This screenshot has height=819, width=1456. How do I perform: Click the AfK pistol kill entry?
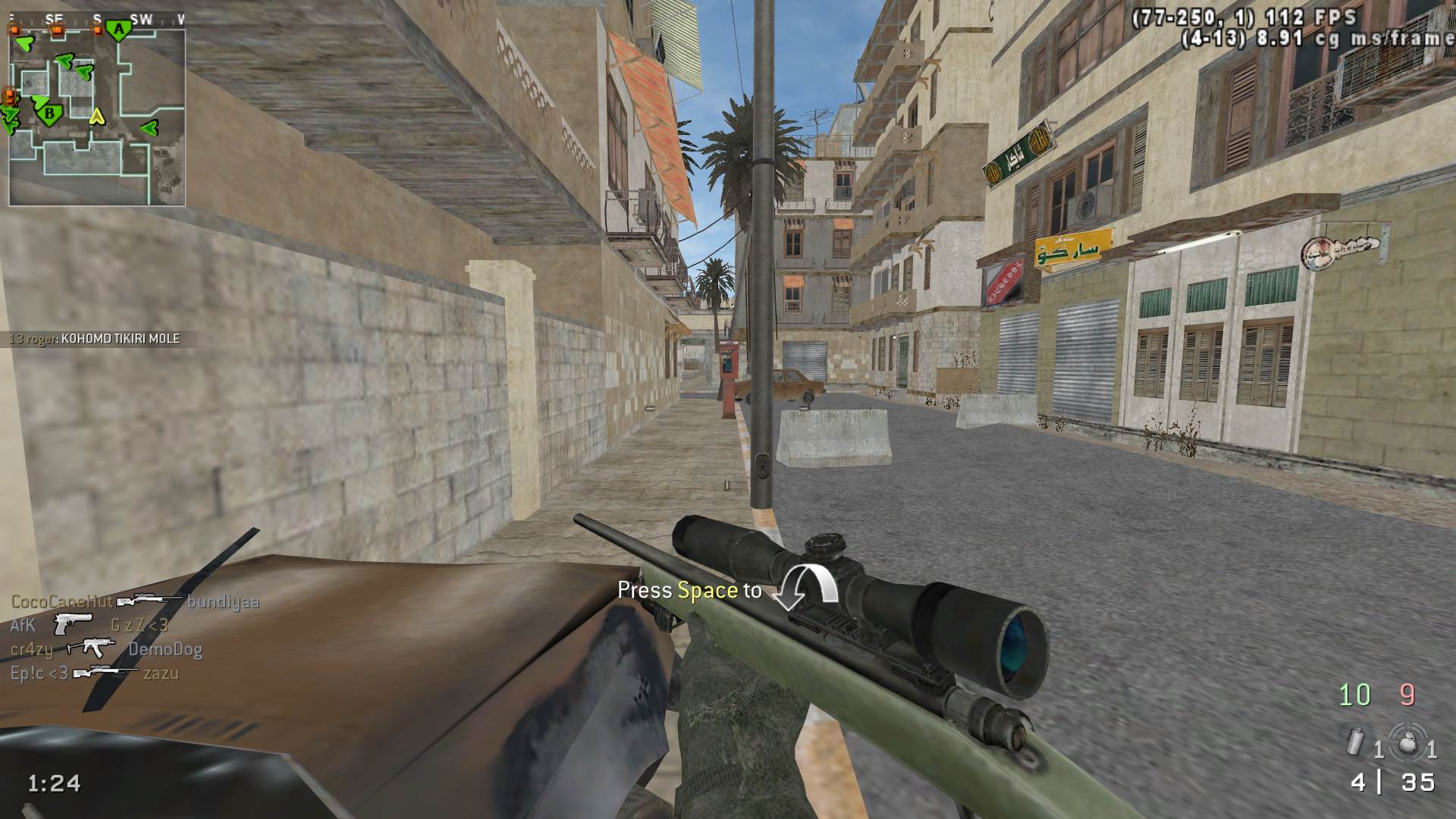(89, 626)
